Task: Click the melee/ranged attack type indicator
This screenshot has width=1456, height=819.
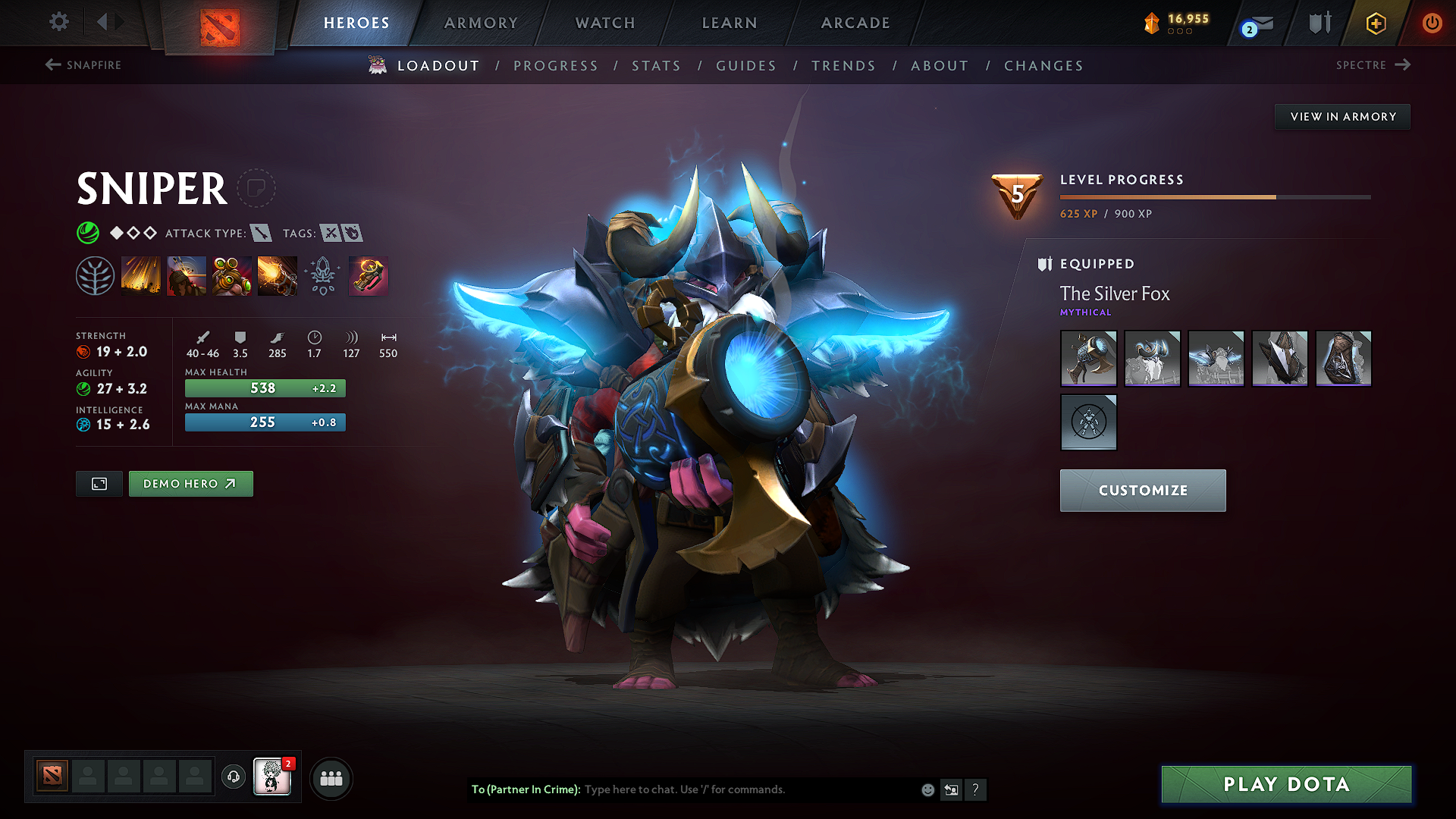Action: tap(262, 234)
